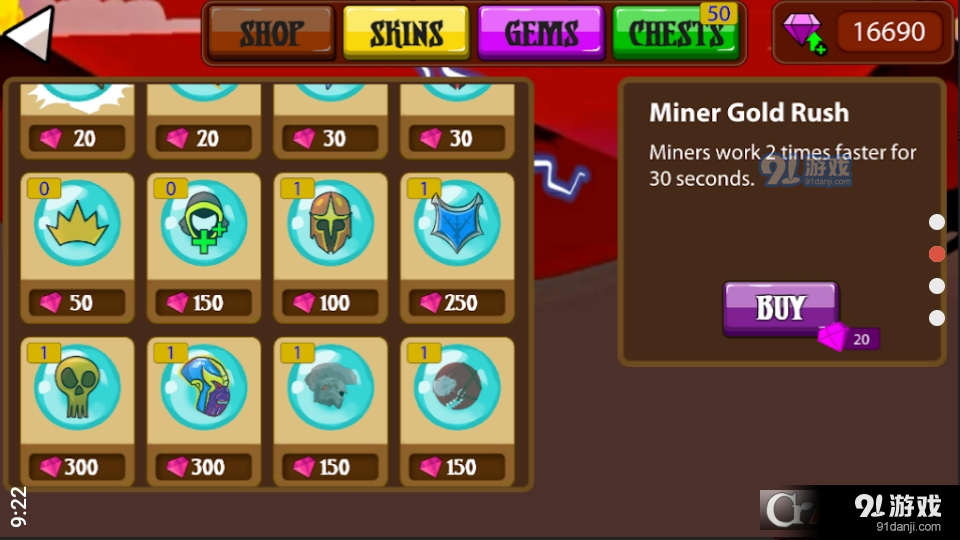Viewport: 960px width, 540px height.
Task: Open the Skins tab
Action: (x=406, y=34)
